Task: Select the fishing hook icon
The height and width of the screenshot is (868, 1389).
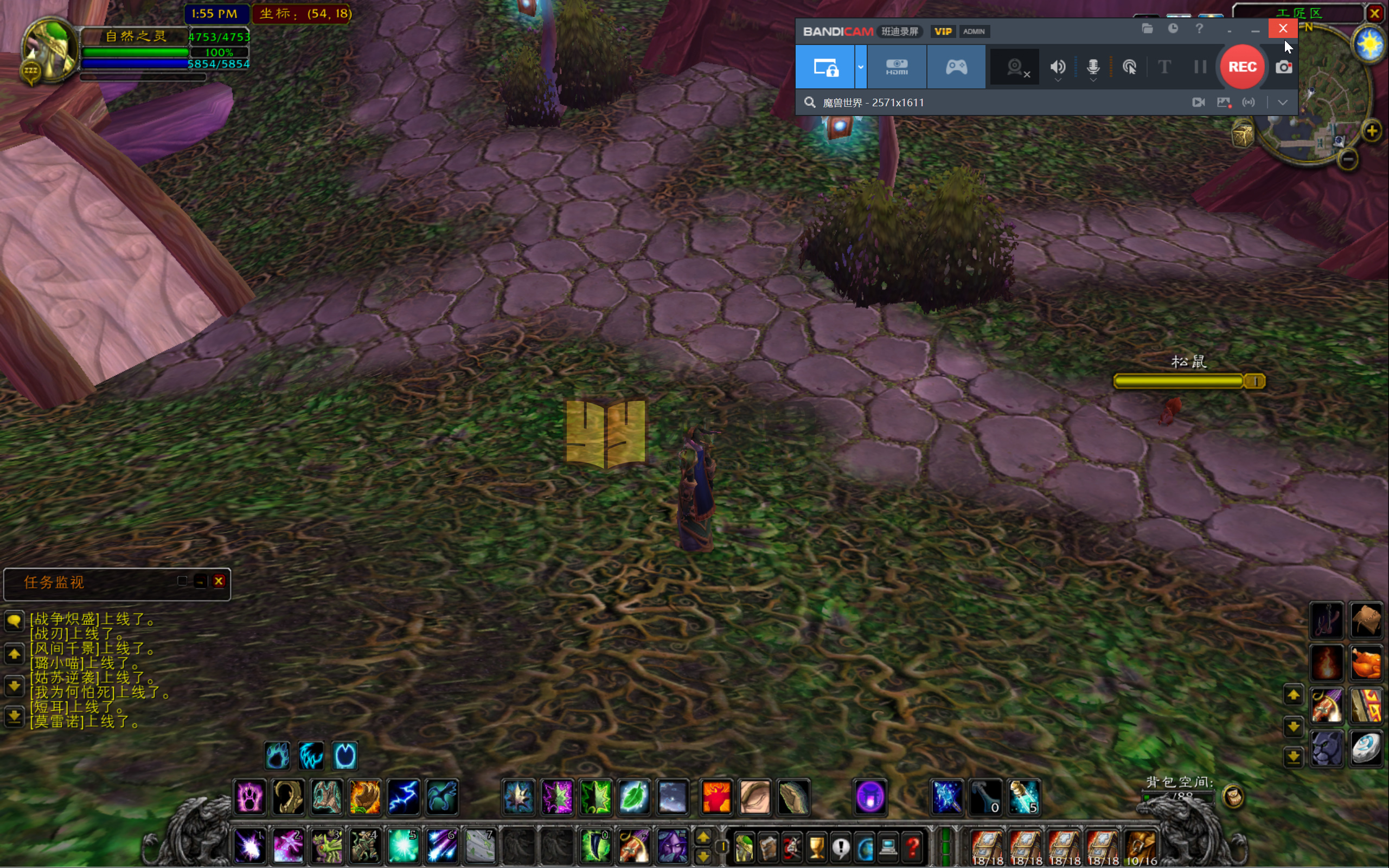Action: point(1327,620)
